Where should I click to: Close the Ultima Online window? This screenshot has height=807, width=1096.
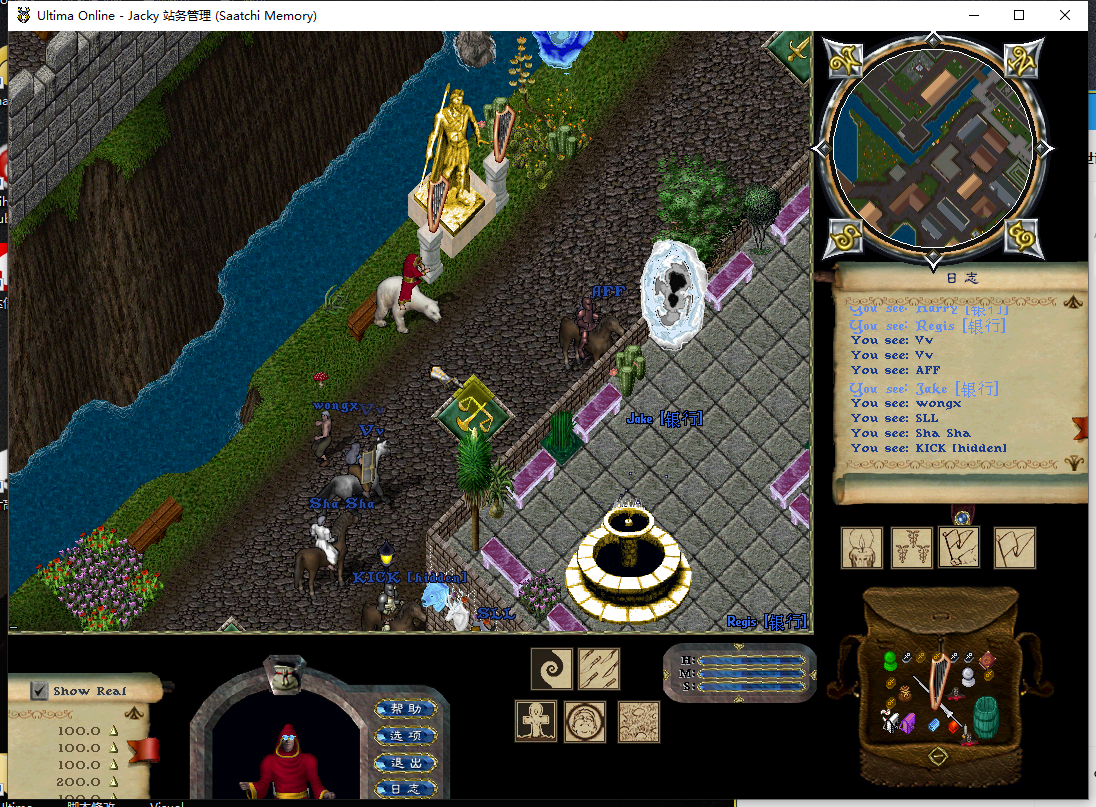[1065, 15]
